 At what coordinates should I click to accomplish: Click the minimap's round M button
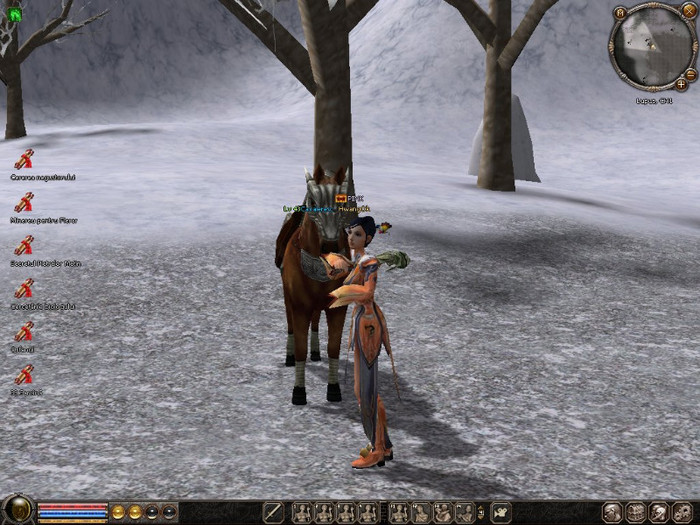(620, 13)
